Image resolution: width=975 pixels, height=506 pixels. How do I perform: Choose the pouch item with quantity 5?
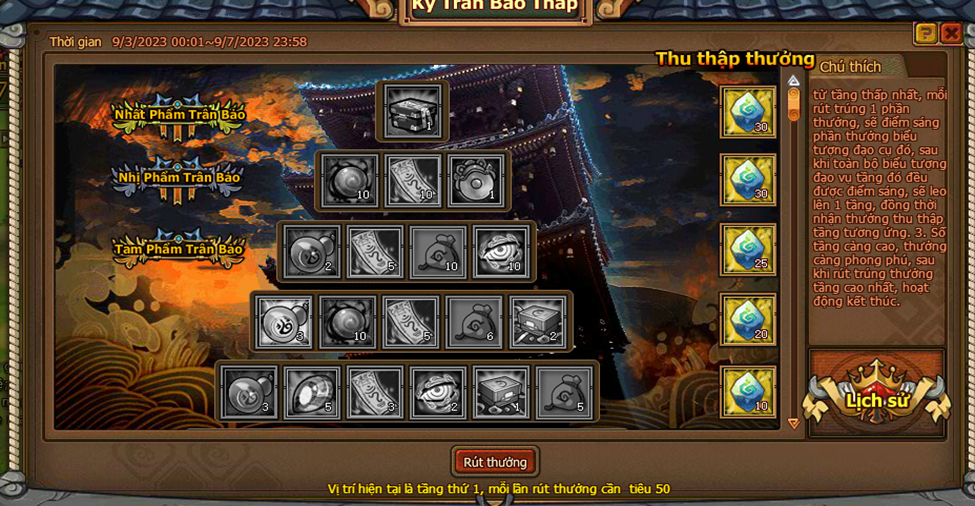click(565, 392)
